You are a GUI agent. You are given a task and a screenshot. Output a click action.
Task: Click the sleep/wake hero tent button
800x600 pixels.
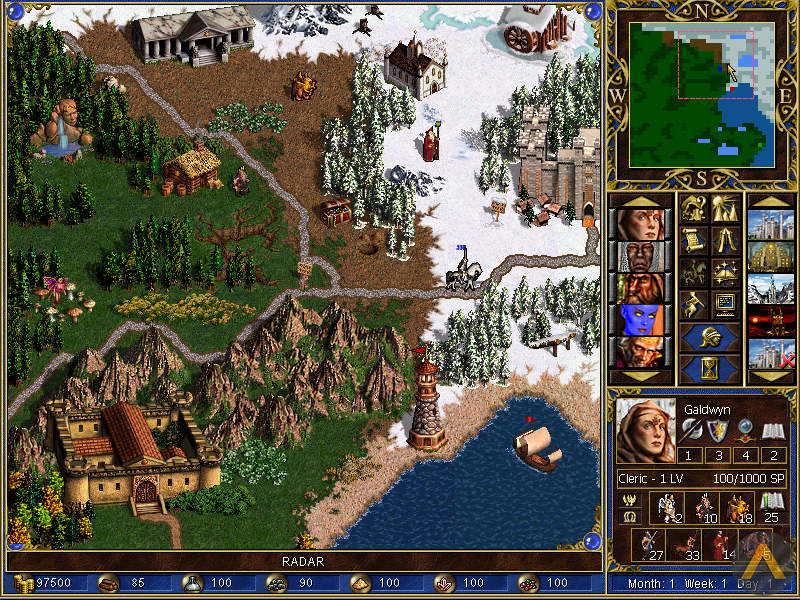725,240
